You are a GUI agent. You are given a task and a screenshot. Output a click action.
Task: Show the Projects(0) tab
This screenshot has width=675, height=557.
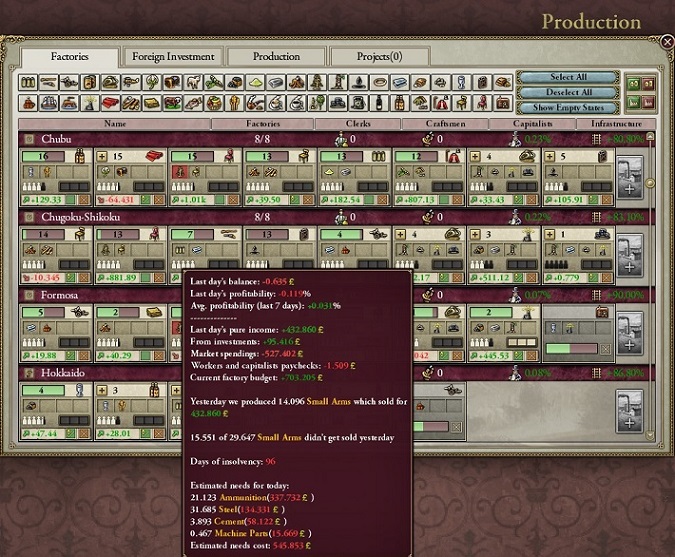pyautogui.click(x=379, y=57)
